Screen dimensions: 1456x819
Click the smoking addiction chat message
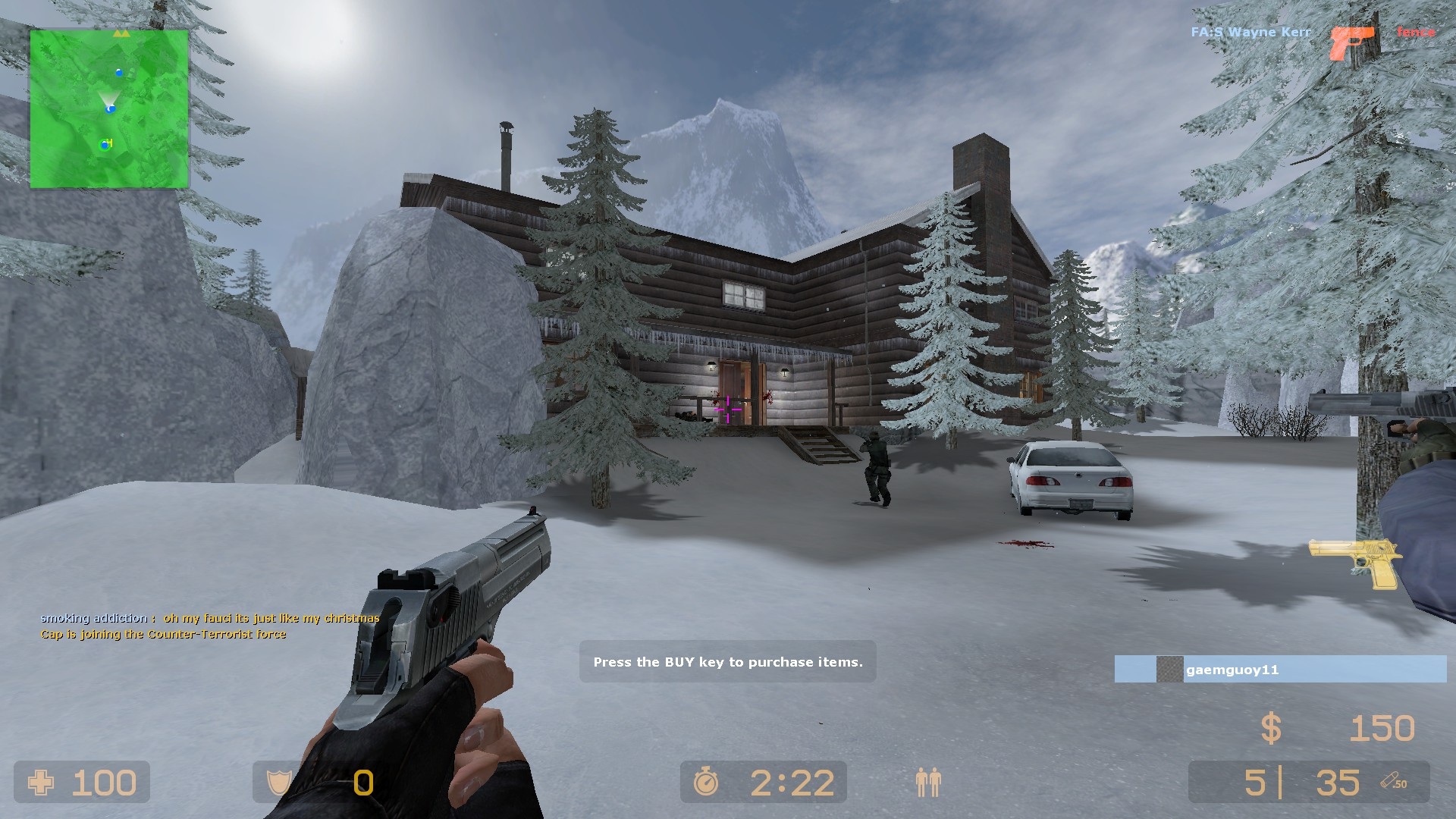tap(210, 618)
